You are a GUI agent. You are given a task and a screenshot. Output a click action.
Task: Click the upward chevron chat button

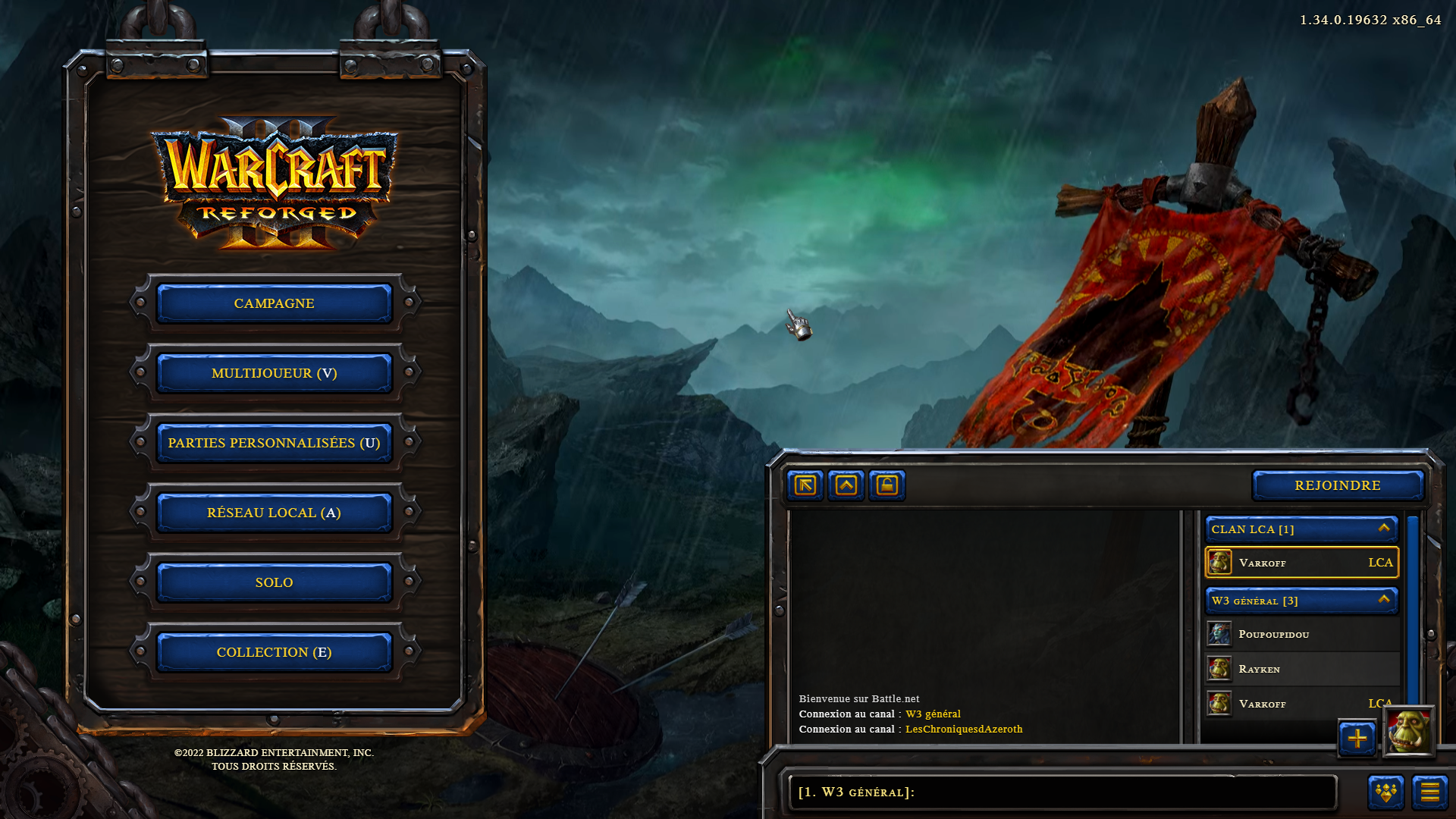pyautogui.click(x=846, y=485)
